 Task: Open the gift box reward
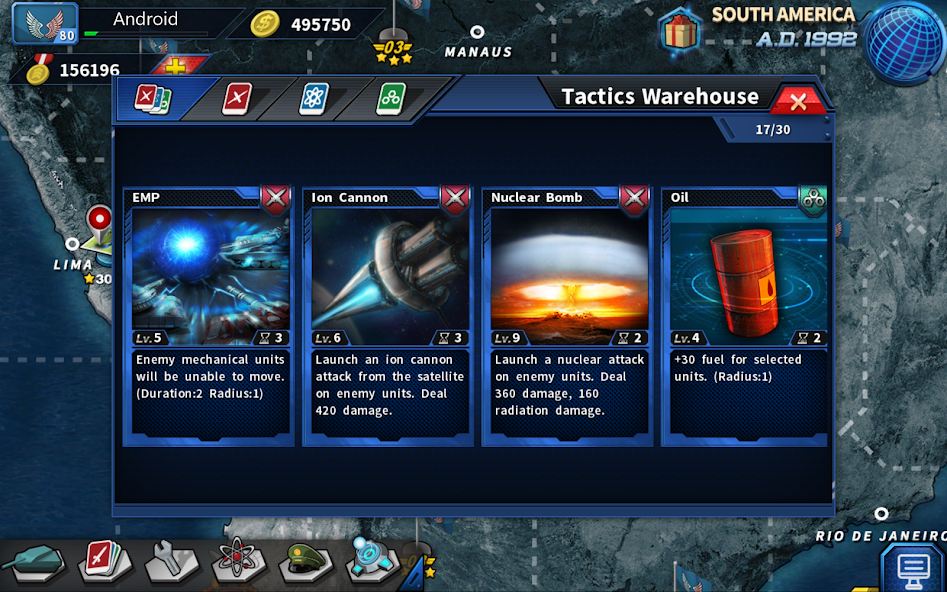(680, 30)
